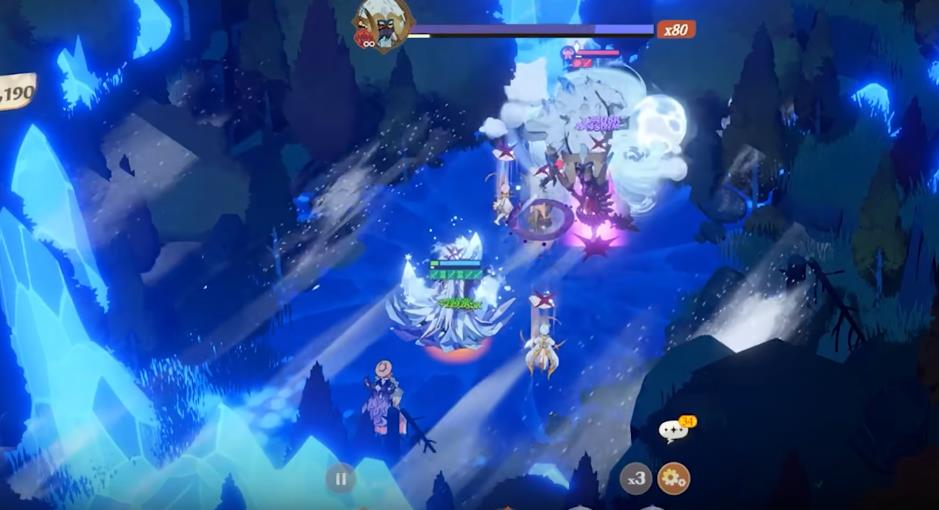Open the chat speech bubble
This screenshot has height=510, width=939.
(x=673, y=432)
